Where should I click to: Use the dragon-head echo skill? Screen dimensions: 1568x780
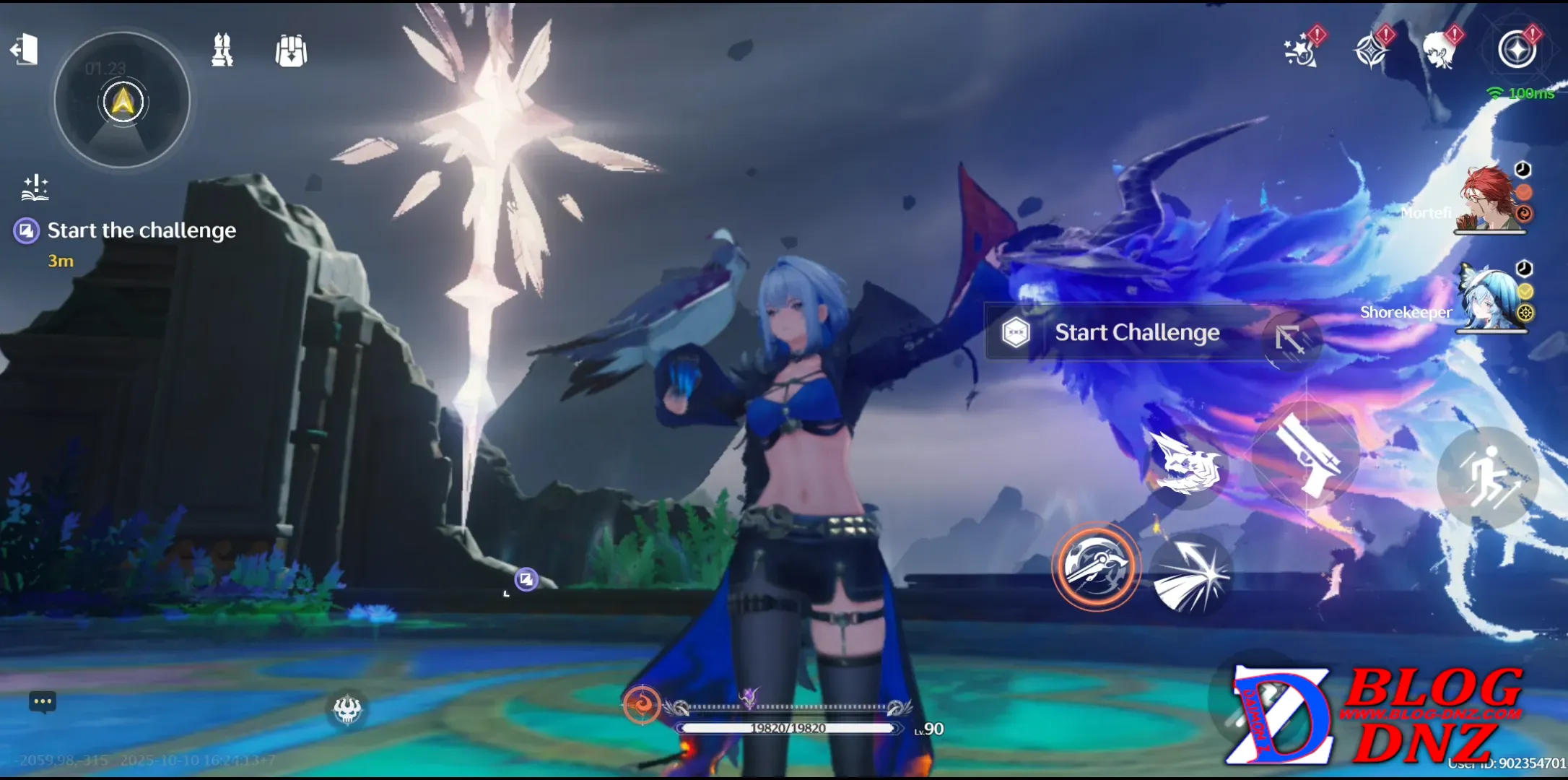tap(1188, 464)
